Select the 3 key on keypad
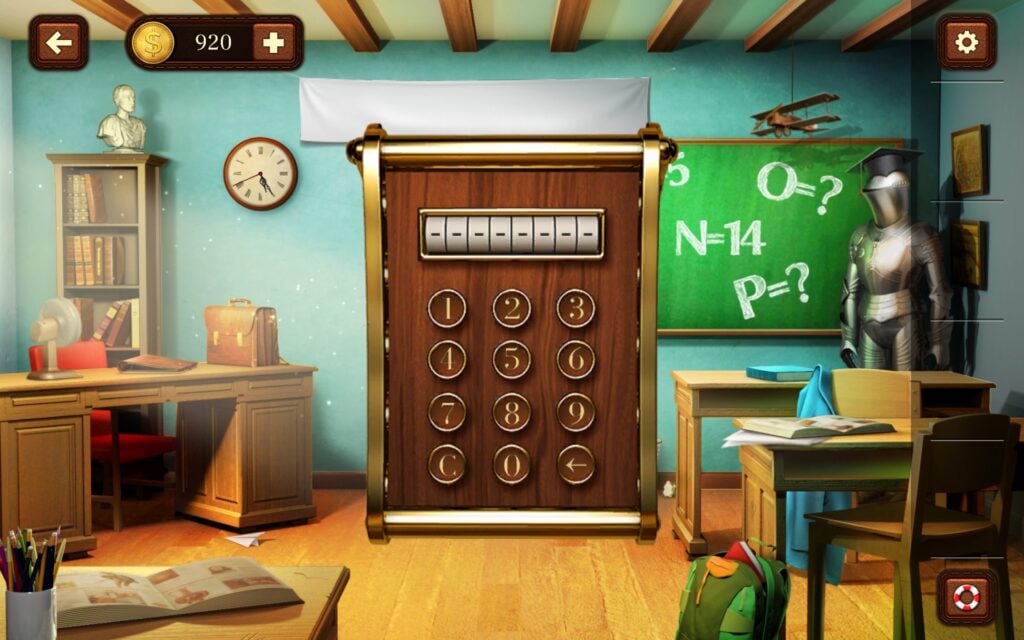Screen dimensions: 1024x640 (576, 308)
